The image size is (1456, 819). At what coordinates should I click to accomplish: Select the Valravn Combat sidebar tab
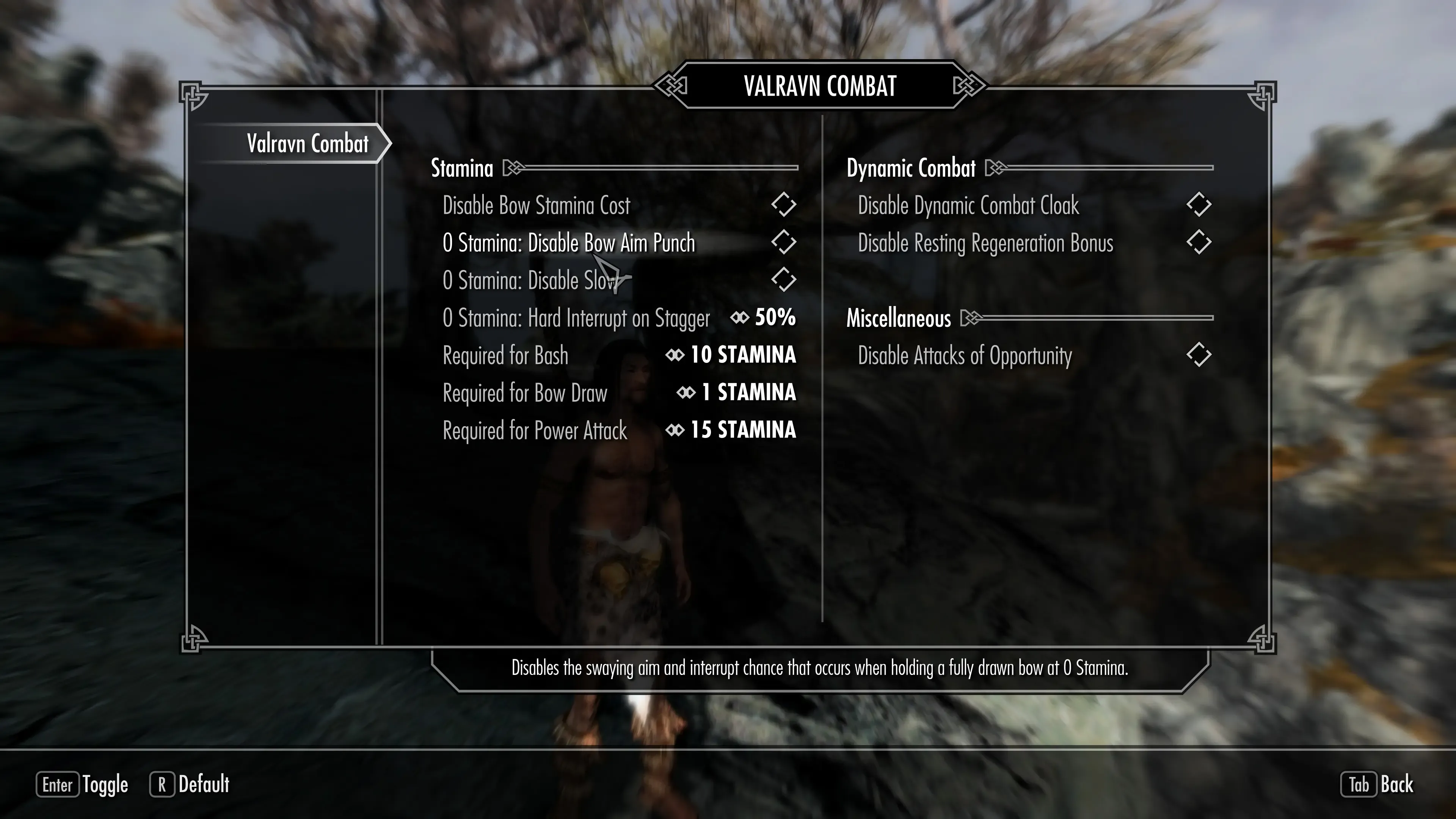point(308,144)
